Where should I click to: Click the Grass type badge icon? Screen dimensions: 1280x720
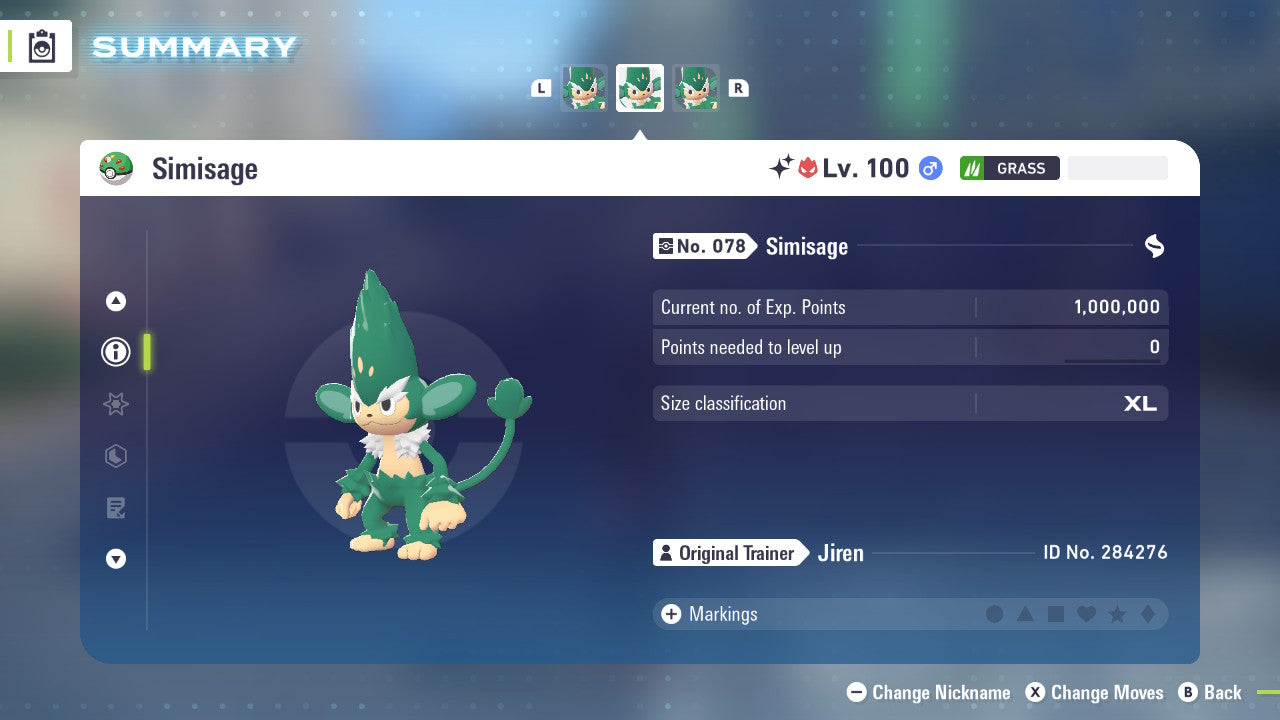(x=1009, y=168)
